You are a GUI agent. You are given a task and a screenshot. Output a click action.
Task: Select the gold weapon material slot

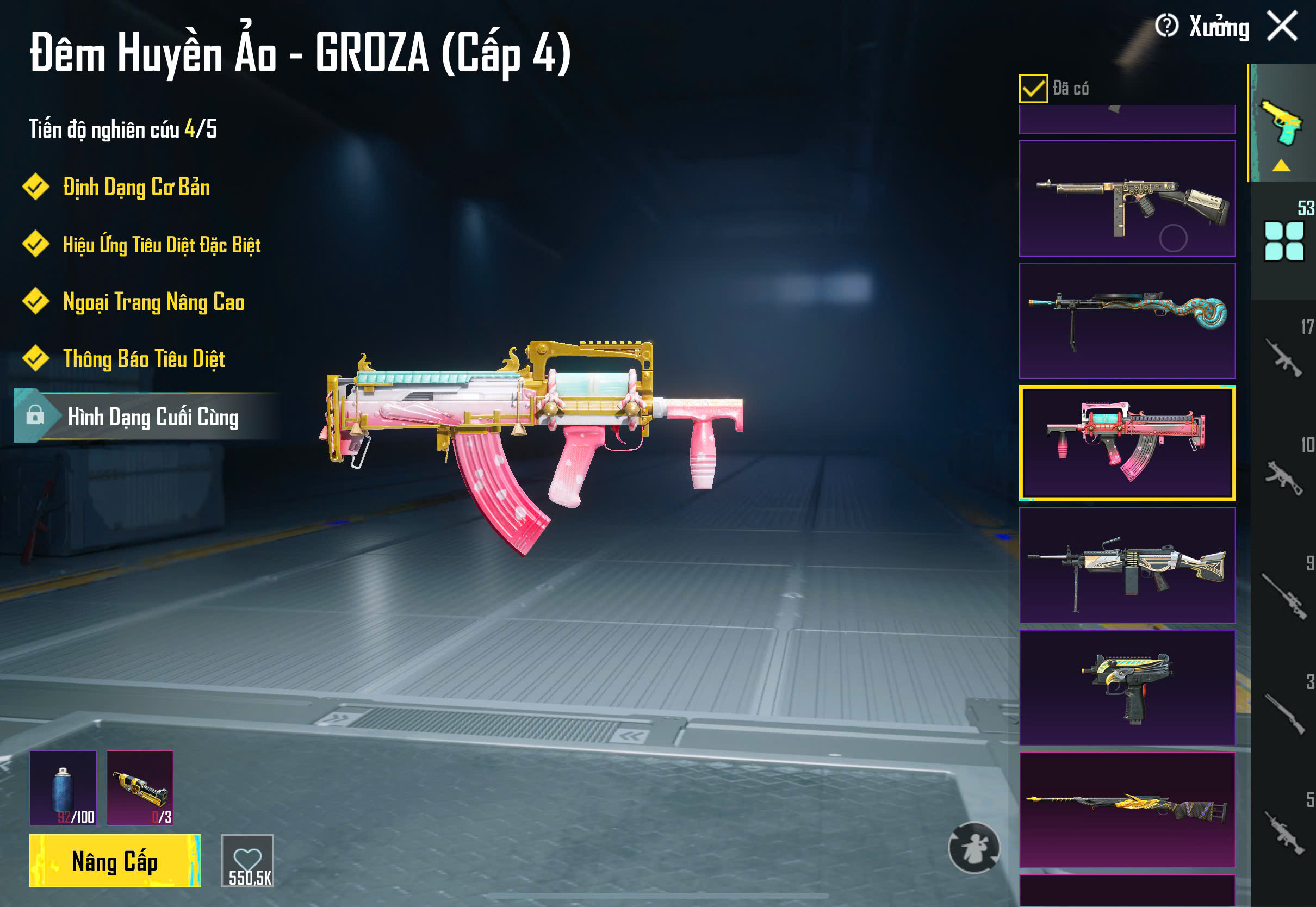coord(140,788)
